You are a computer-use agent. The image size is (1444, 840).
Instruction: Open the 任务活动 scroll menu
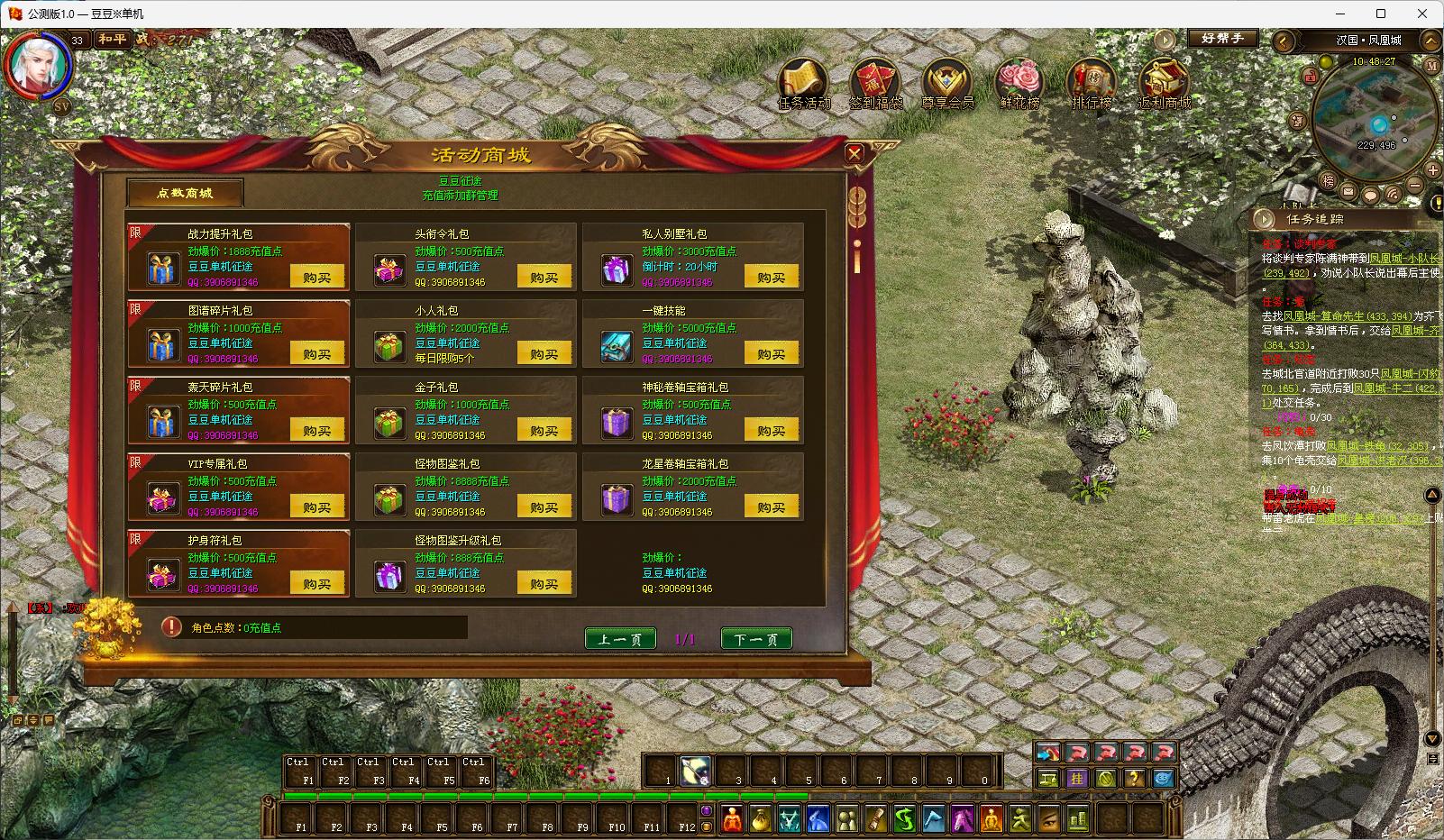(804, 84)
